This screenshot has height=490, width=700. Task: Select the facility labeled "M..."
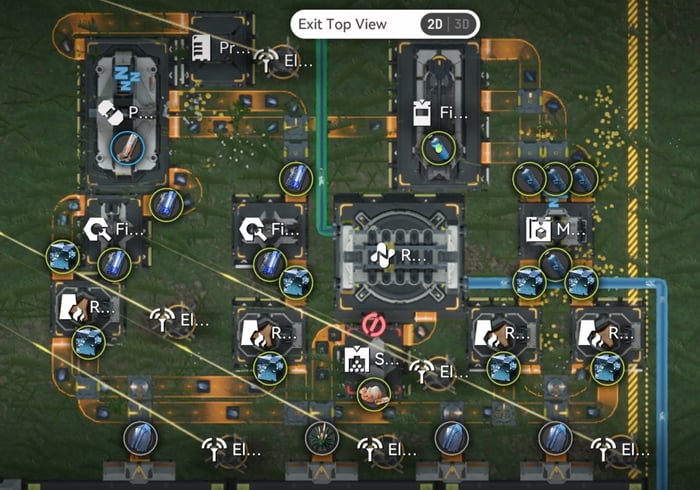556,230
